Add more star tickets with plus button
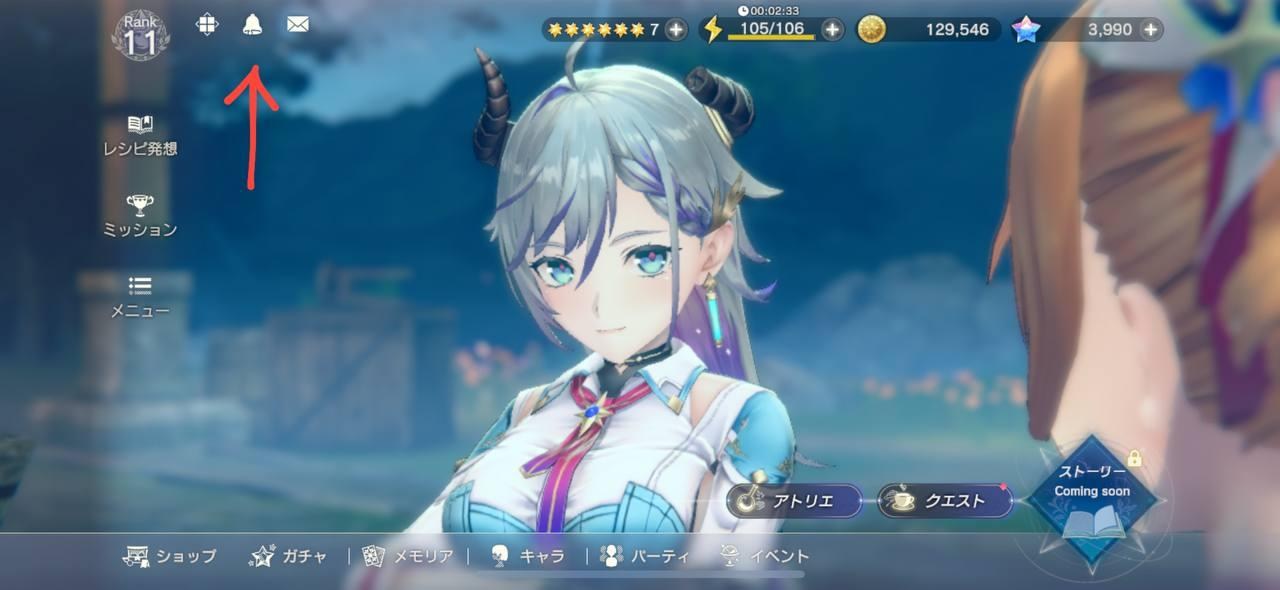Viewport: 1280px width, 590px height. pos(676,29)
